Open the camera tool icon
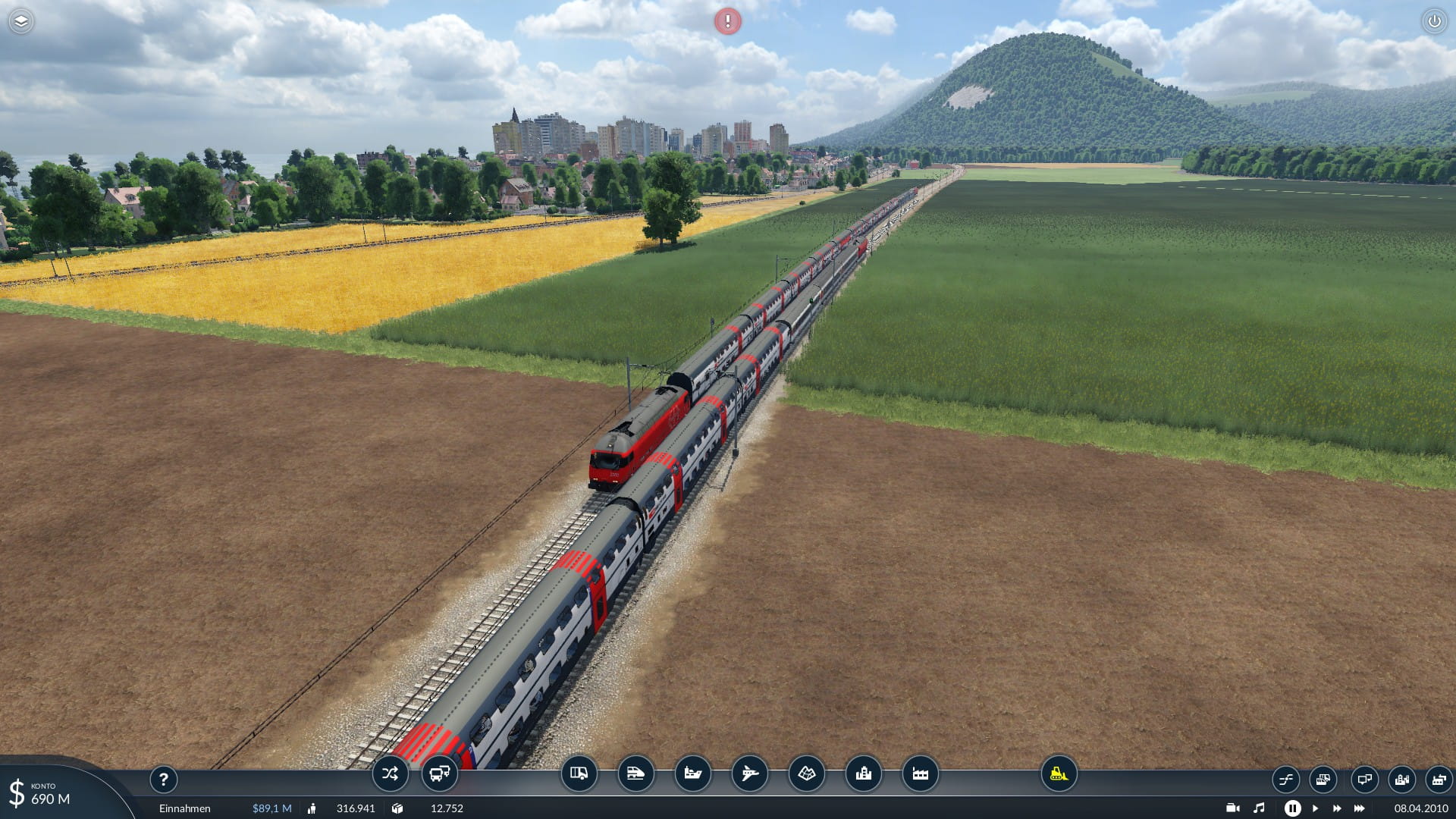 pos(1232,808)
